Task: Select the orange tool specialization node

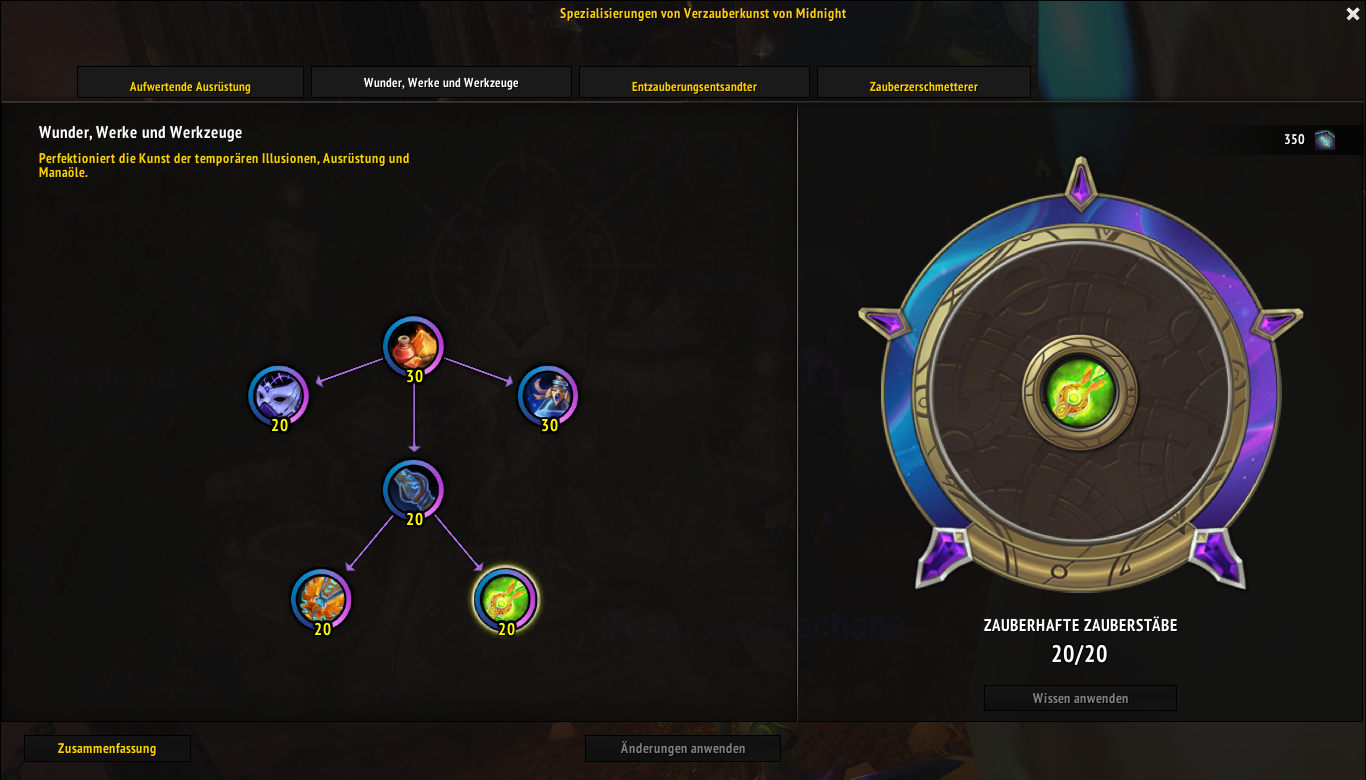Action: (x=321, y=599)
